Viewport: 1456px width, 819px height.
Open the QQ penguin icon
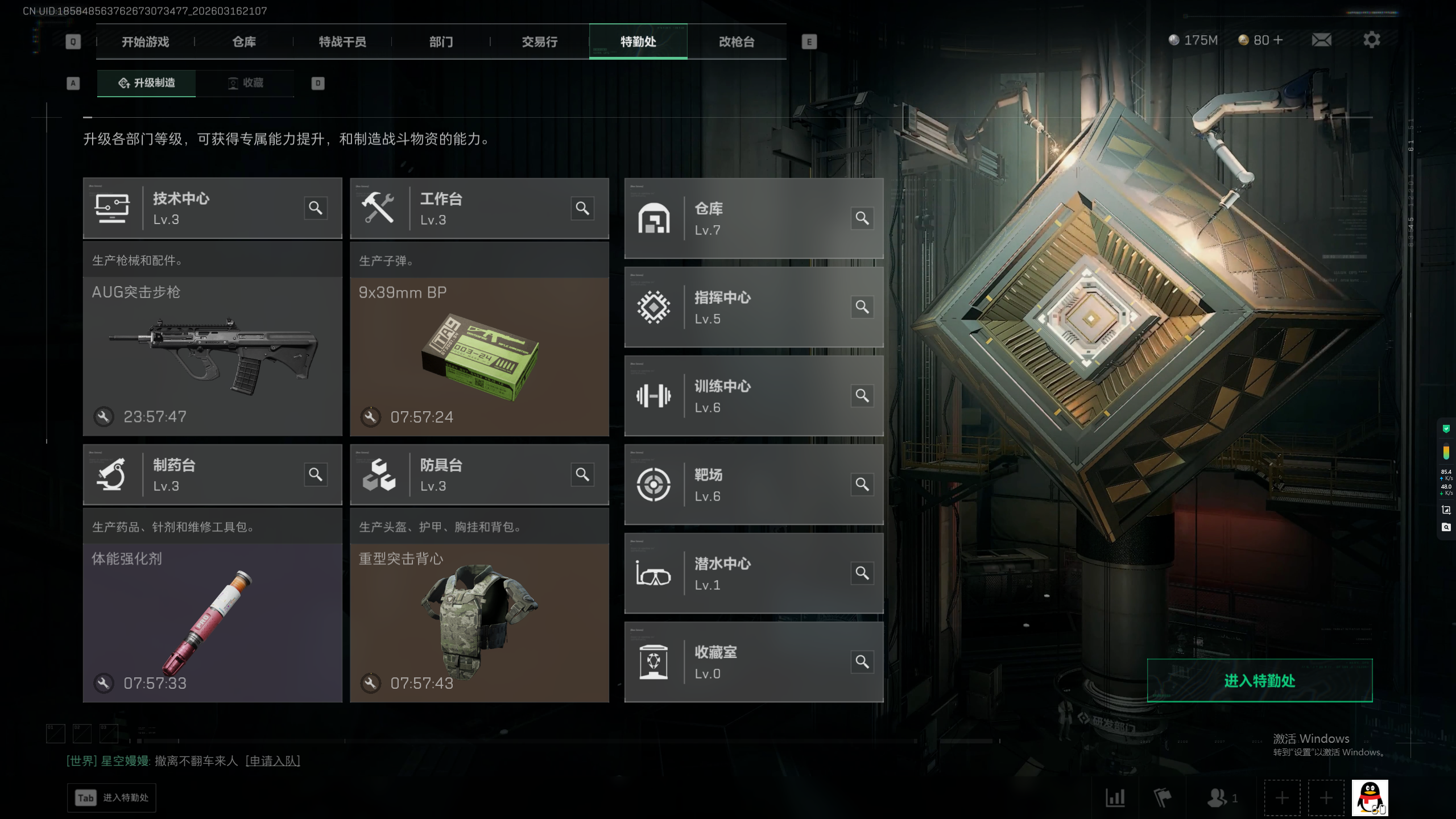1370,797
